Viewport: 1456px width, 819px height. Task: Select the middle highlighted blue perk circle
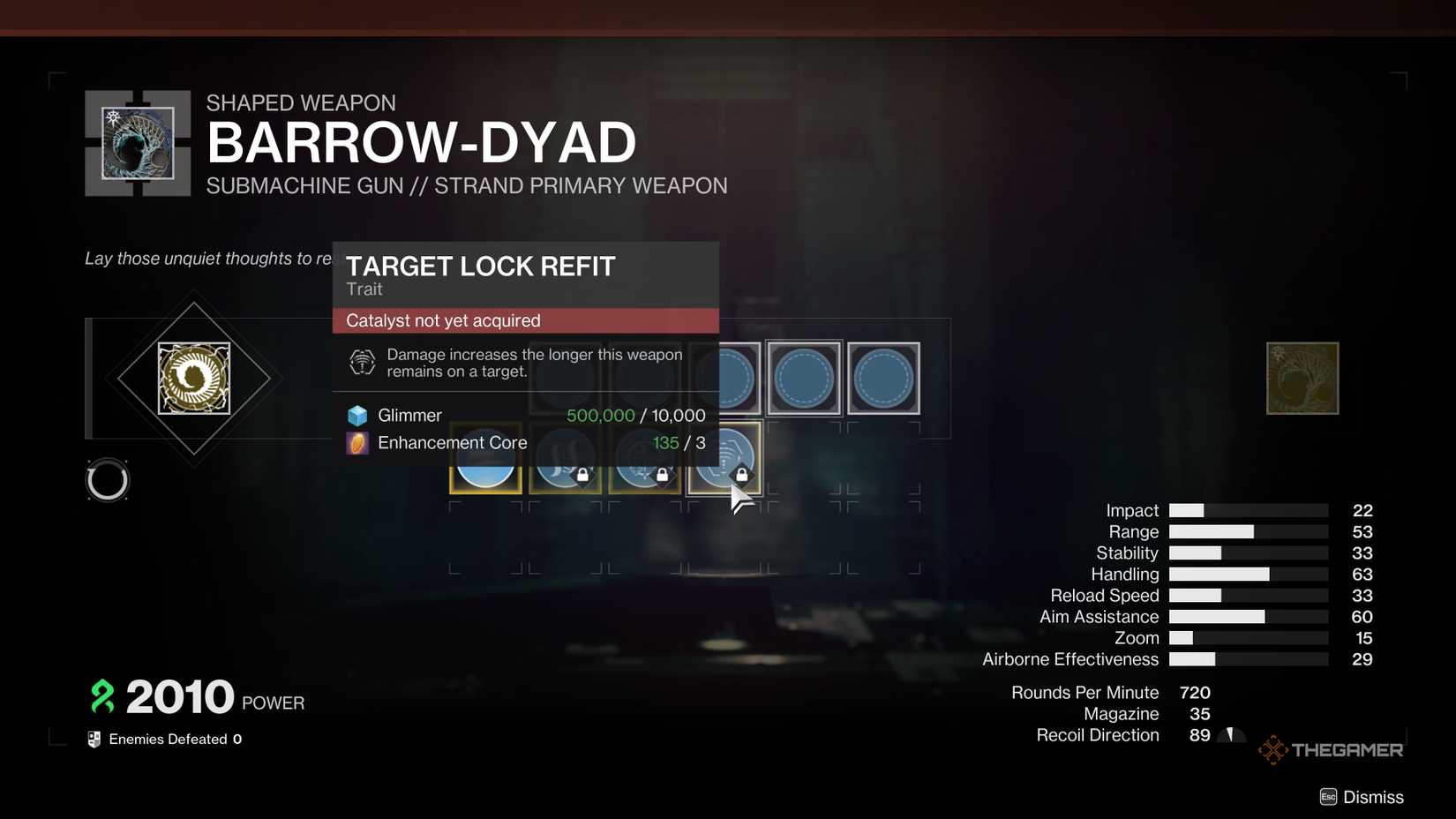[x=804, y=378]
